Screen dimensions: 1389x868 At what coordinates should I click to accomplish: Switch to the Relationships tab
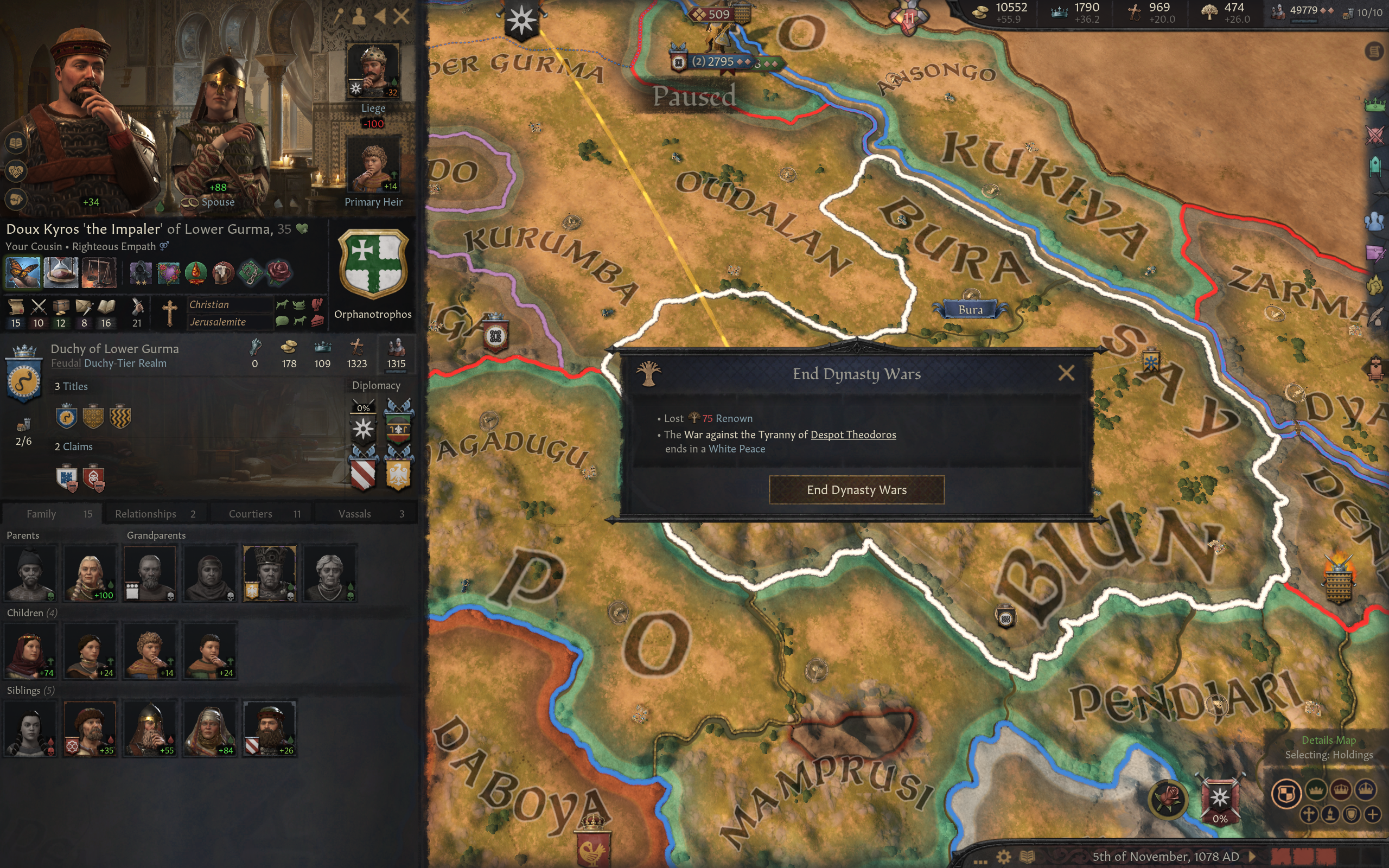tap(155, 514)
